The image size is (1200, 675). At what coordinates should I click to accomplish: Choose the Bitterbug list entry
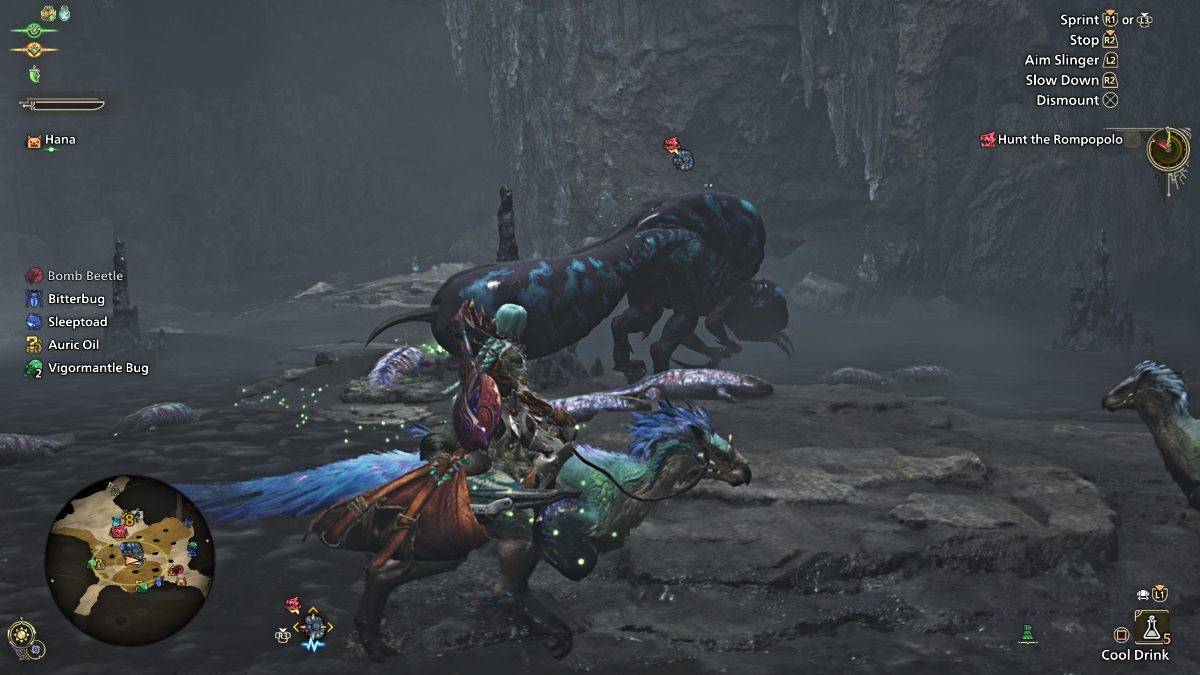pos(75,299)
